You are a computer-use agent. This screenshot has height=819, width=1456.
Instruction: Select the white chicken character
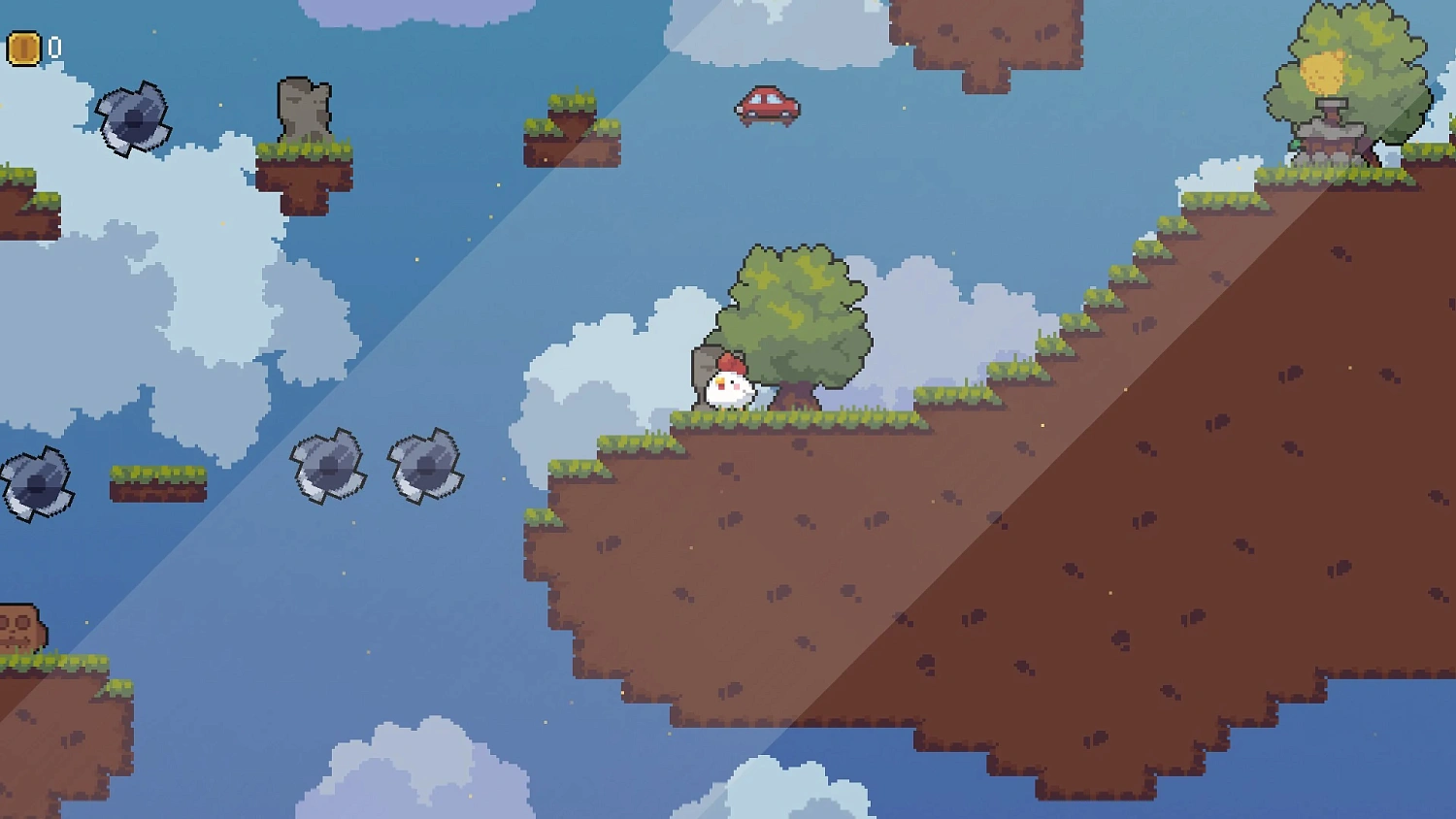[727, 387]
